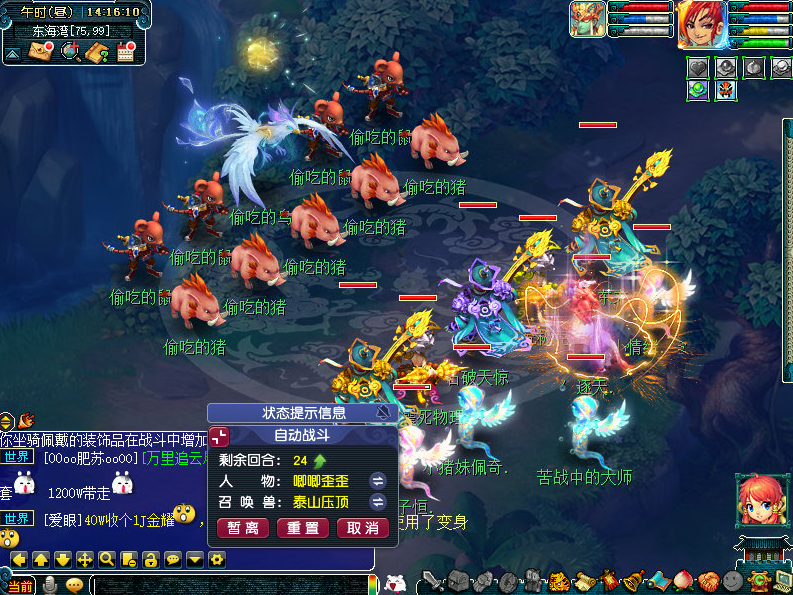Open chat settings gear button

[x=216, y=559]
